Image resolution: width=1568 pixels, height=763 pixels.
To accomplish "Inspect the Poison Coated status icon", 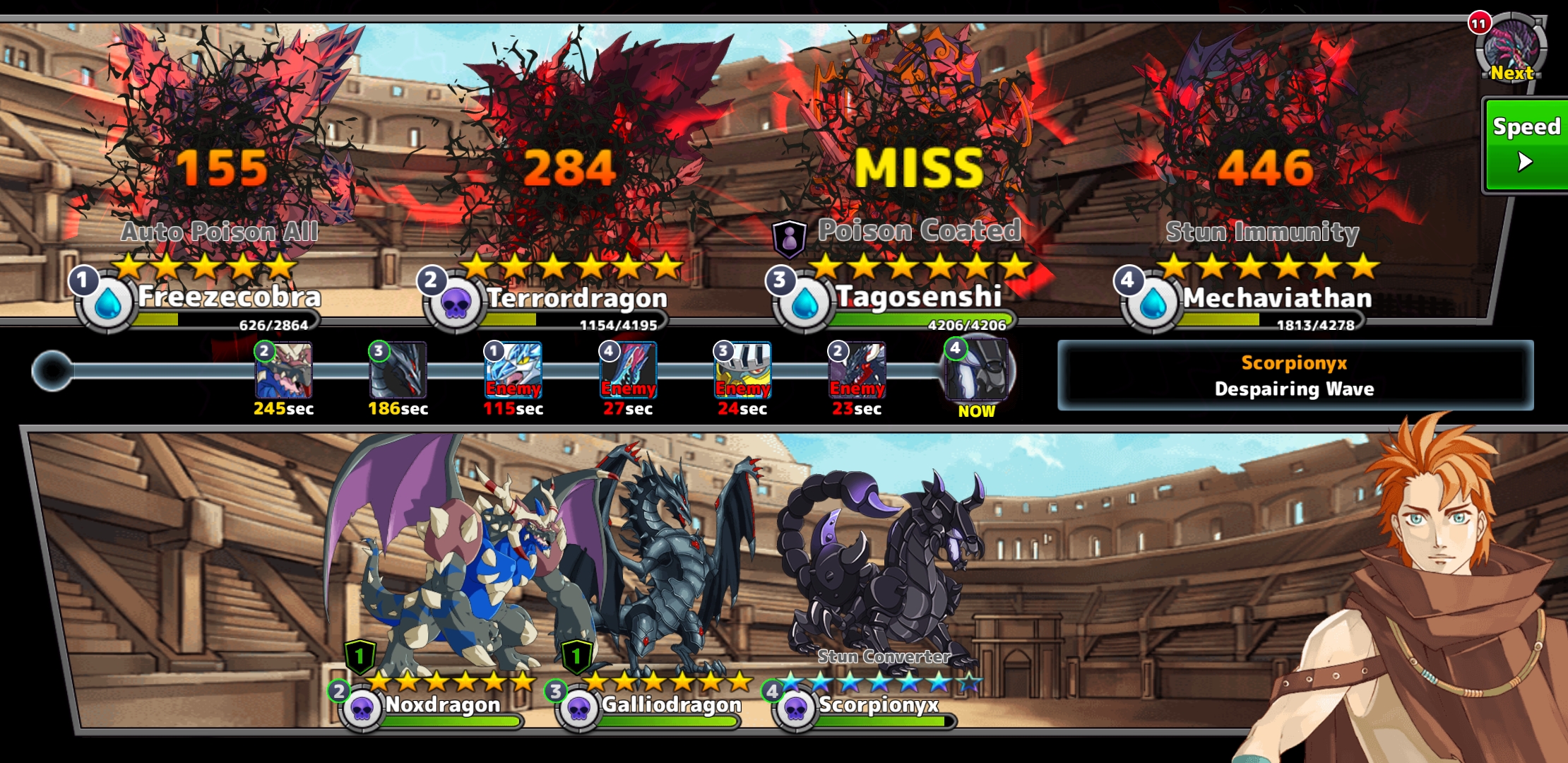I will point(790,238).
